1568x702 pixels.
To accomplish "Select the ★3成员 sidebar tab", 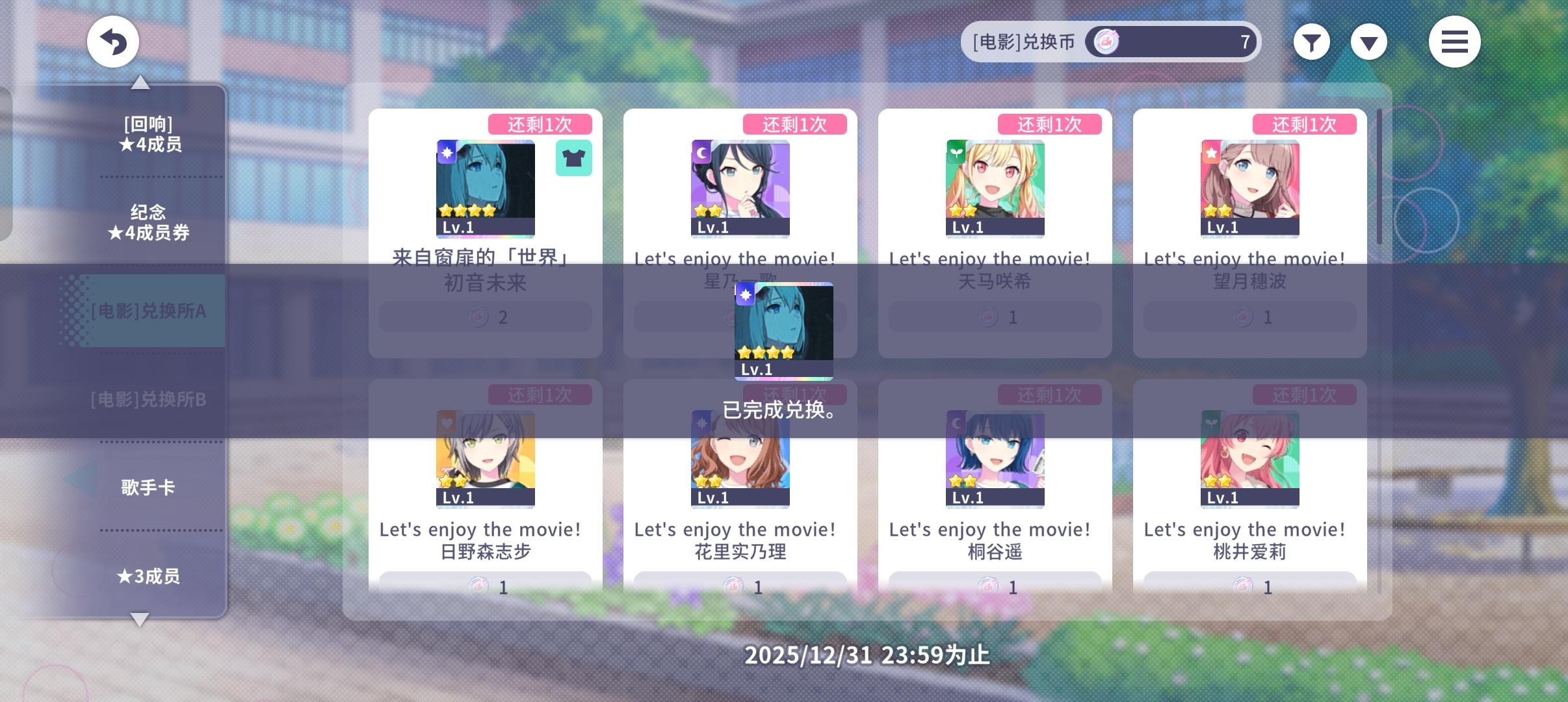I will coord(148,577).
